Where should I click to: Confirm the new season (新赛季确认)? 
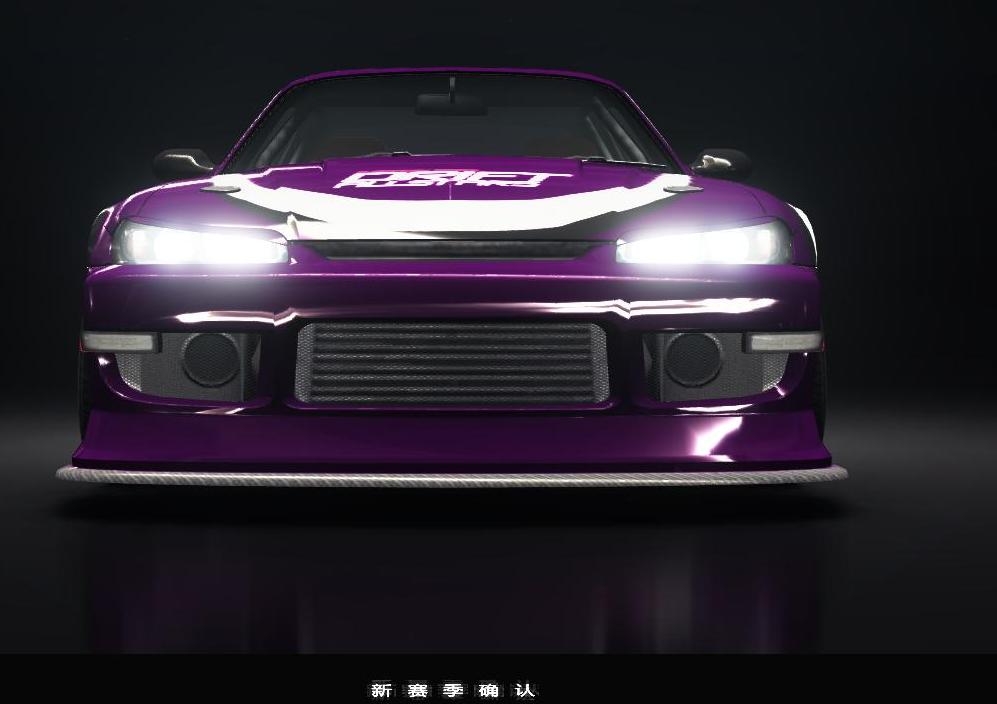[453, 690]
